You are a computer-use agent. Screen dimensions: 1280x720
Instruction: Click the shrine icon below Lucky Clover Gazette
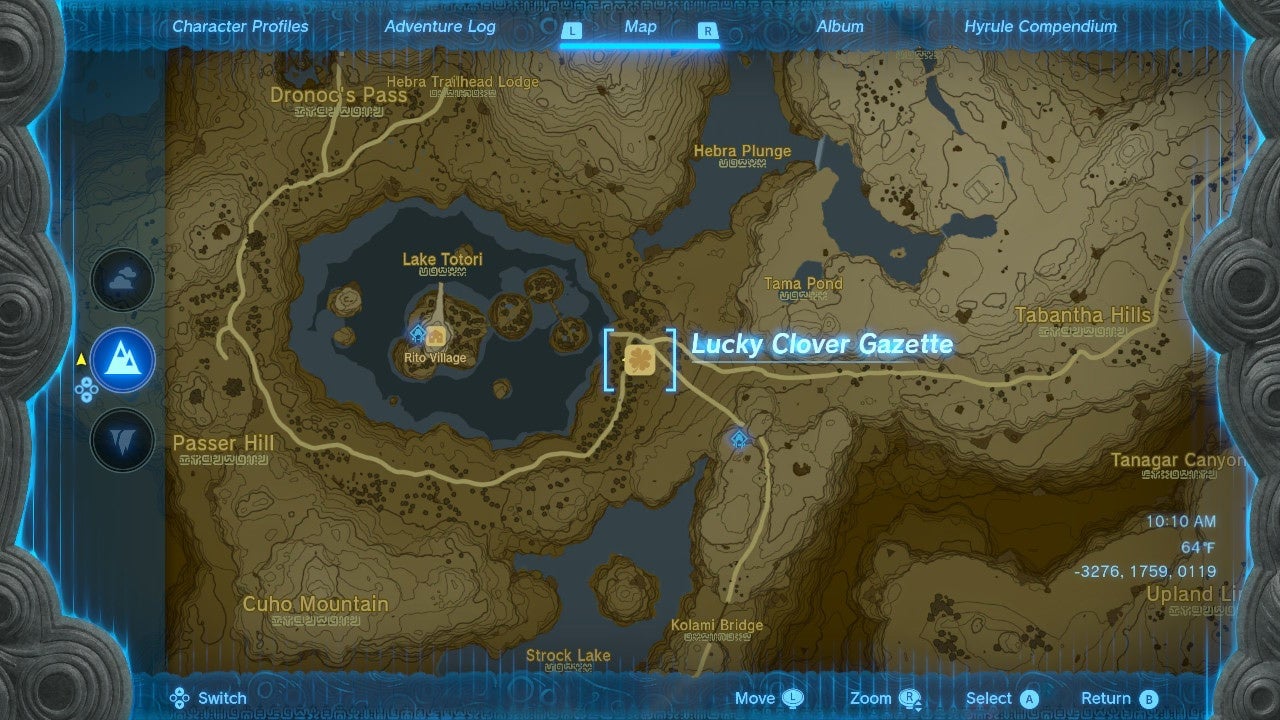739,438
